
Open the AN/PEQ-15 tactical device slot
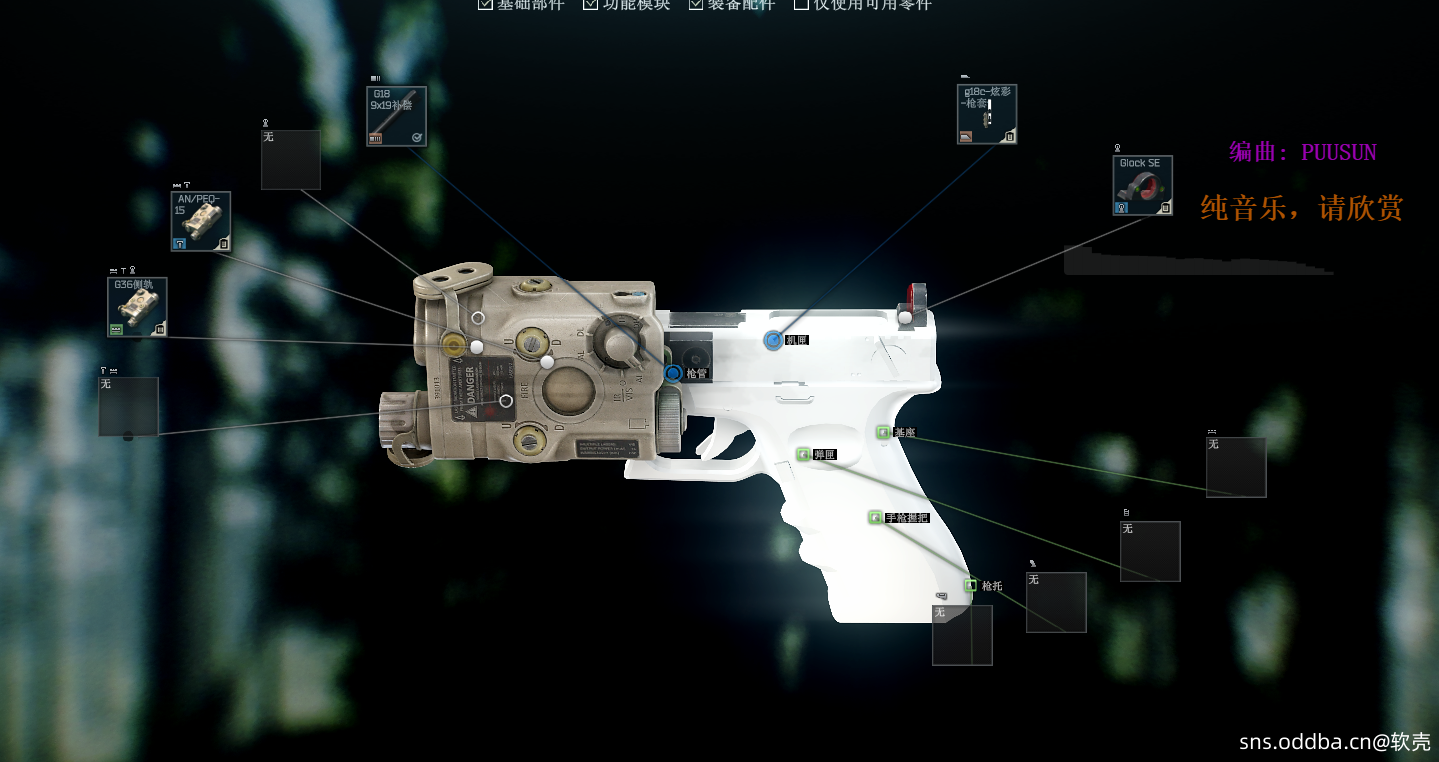pyautogui.click(x=201, y=221)
